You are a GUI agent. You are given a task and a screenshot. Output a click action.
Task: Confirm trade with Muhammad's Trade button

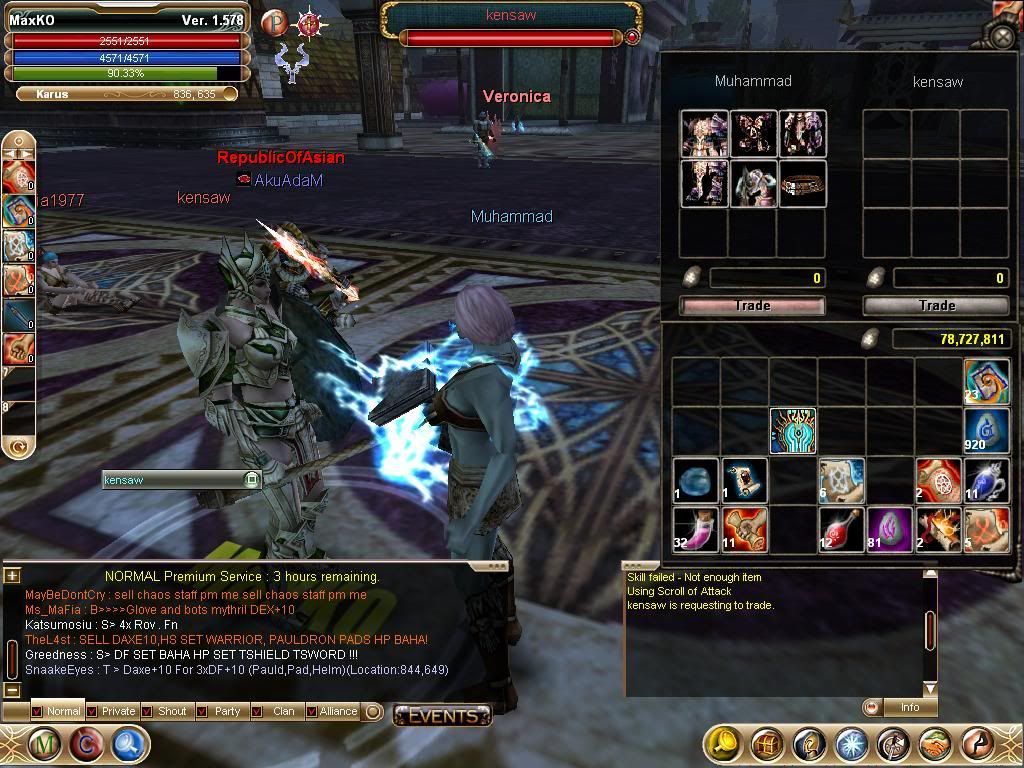click(x=752, y=305)
